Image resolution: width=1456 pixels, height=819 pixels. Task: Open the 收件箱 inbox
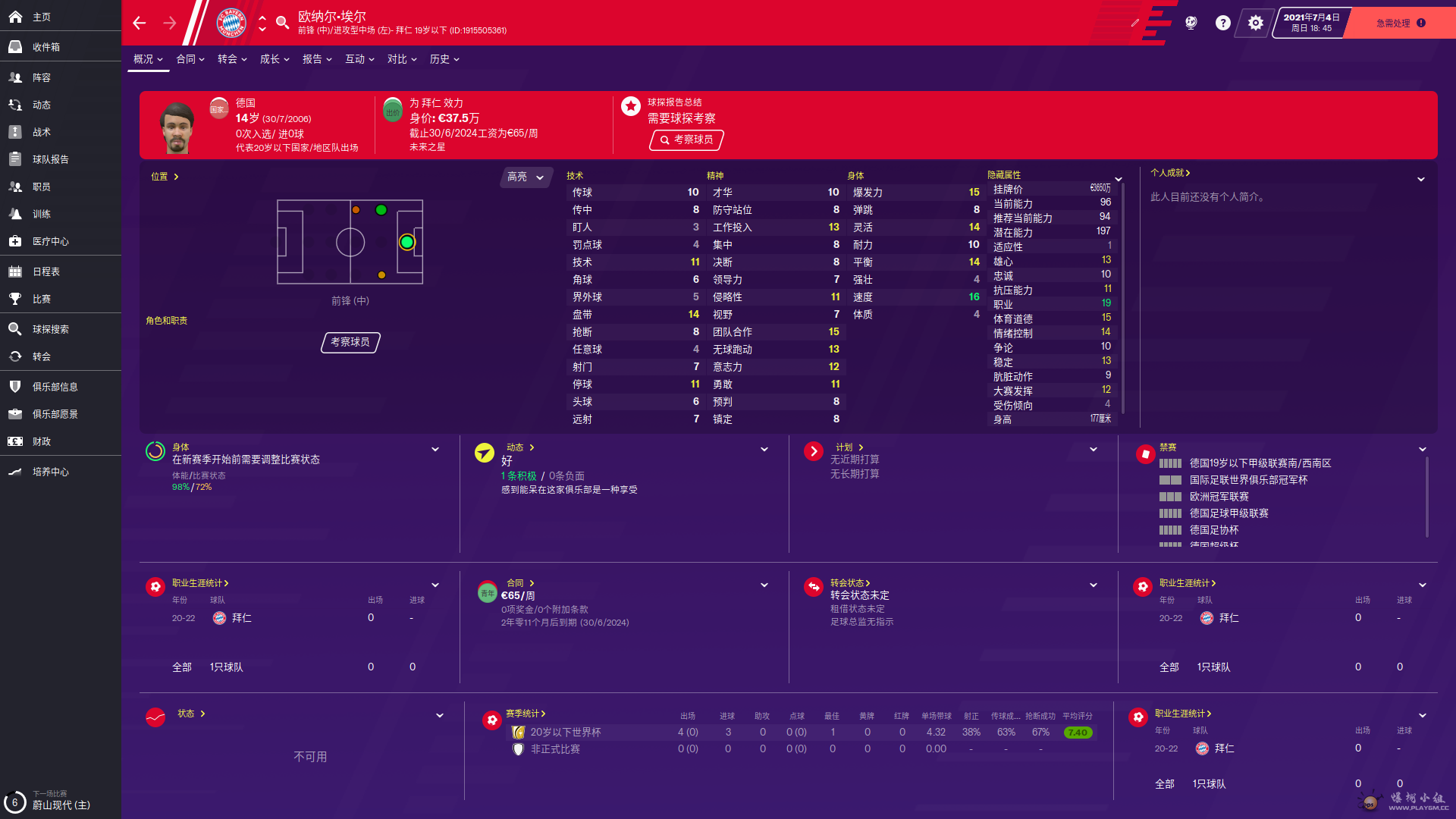[x=45, y=47]
